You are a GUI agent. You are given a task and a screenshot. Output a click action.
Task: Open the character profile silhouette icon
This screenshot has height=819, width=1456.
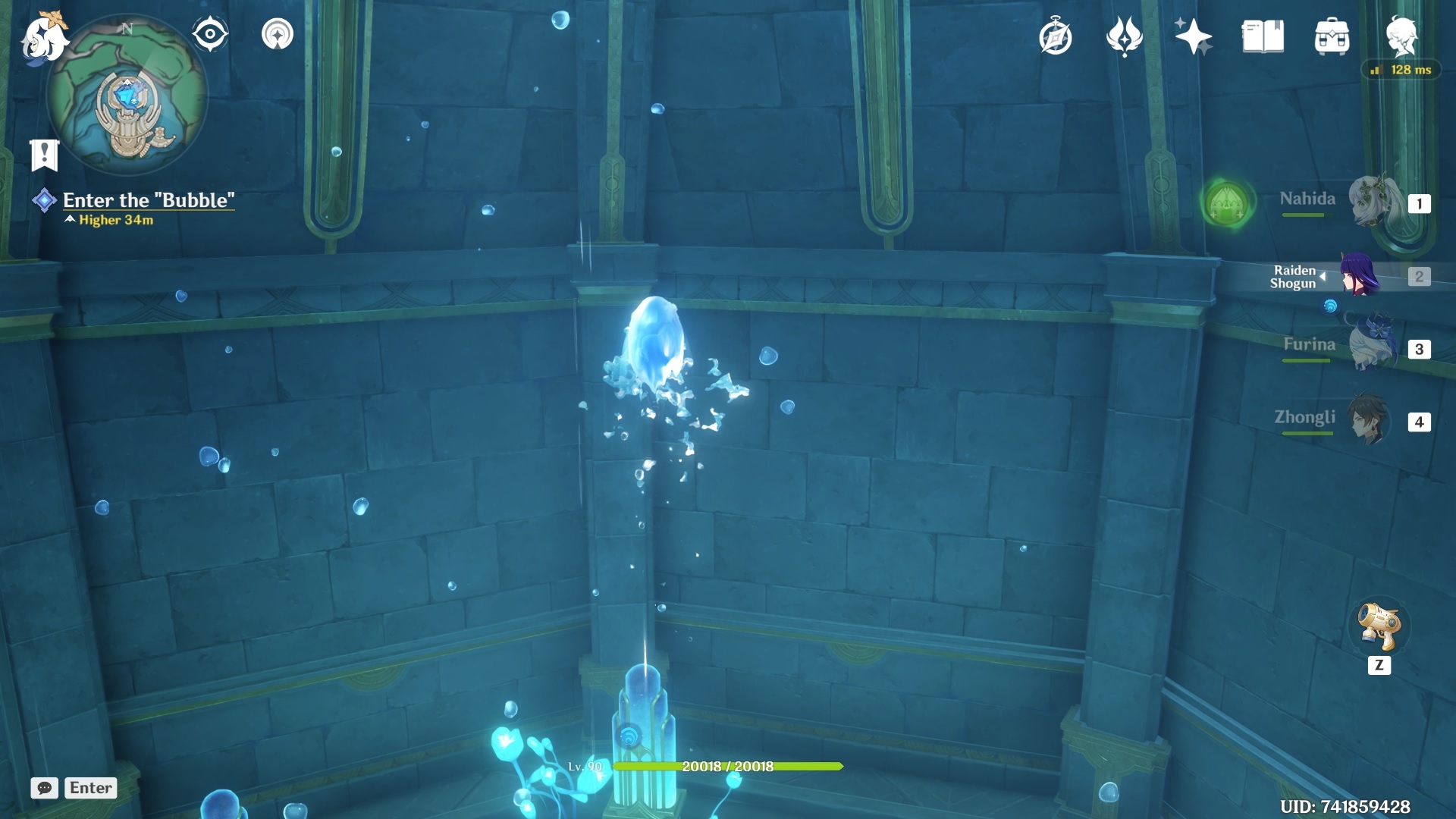(1401, 36)
